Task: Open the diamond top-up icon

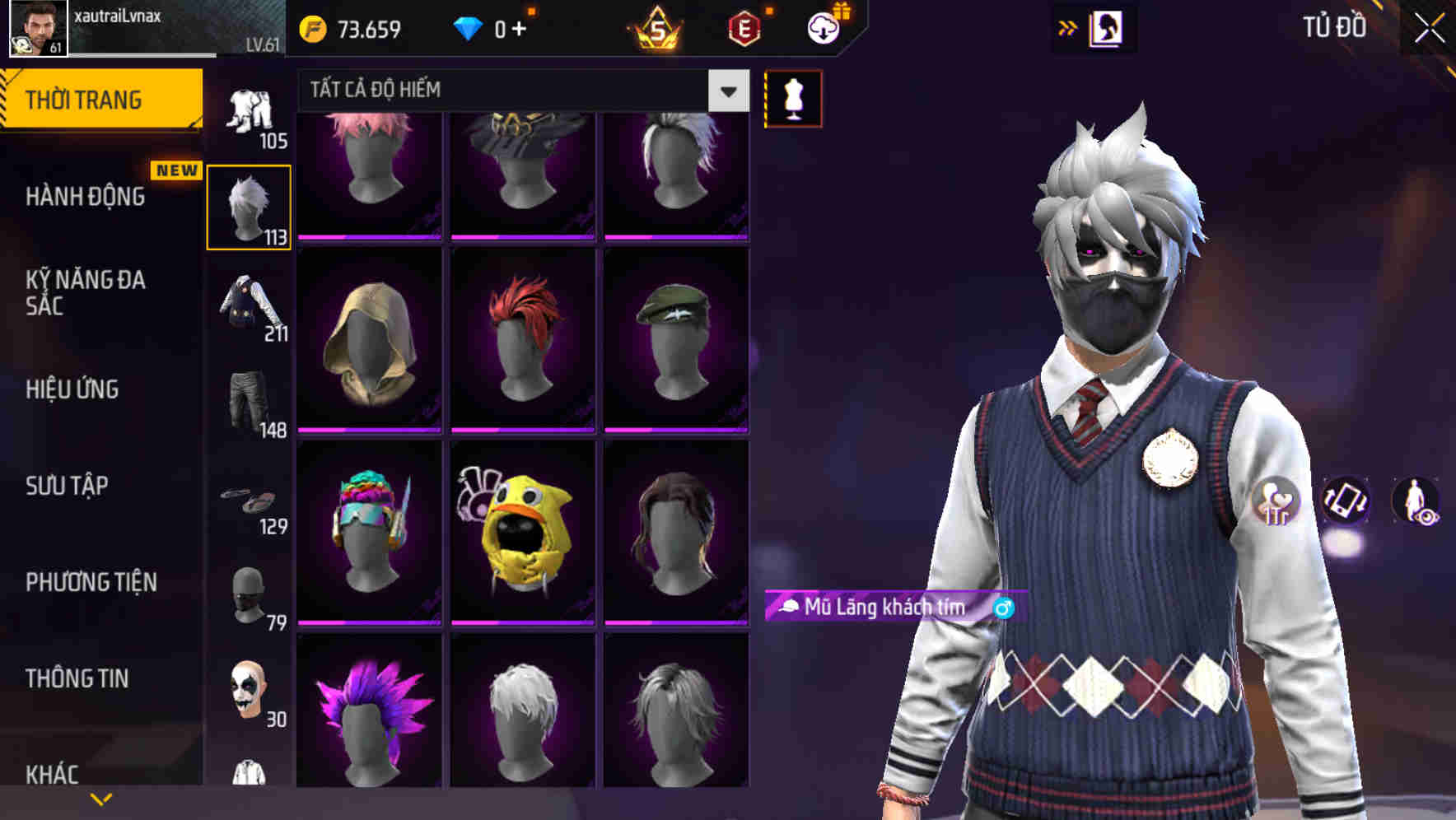Action: 469,27
